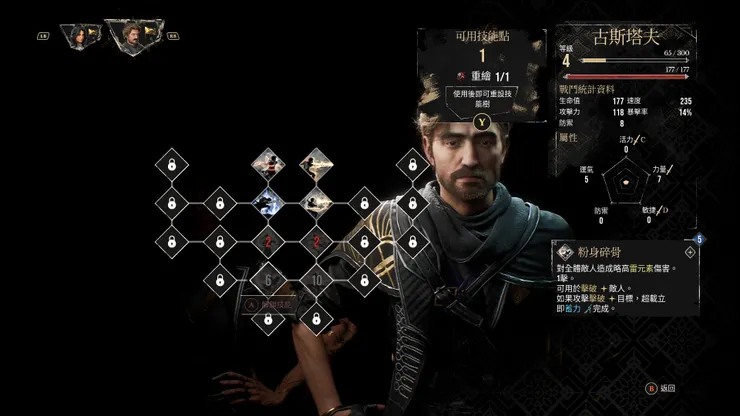The width and height of the screenshot is (740, 416).
Task: Click the pentagon attribute chart
Action: 626,180
